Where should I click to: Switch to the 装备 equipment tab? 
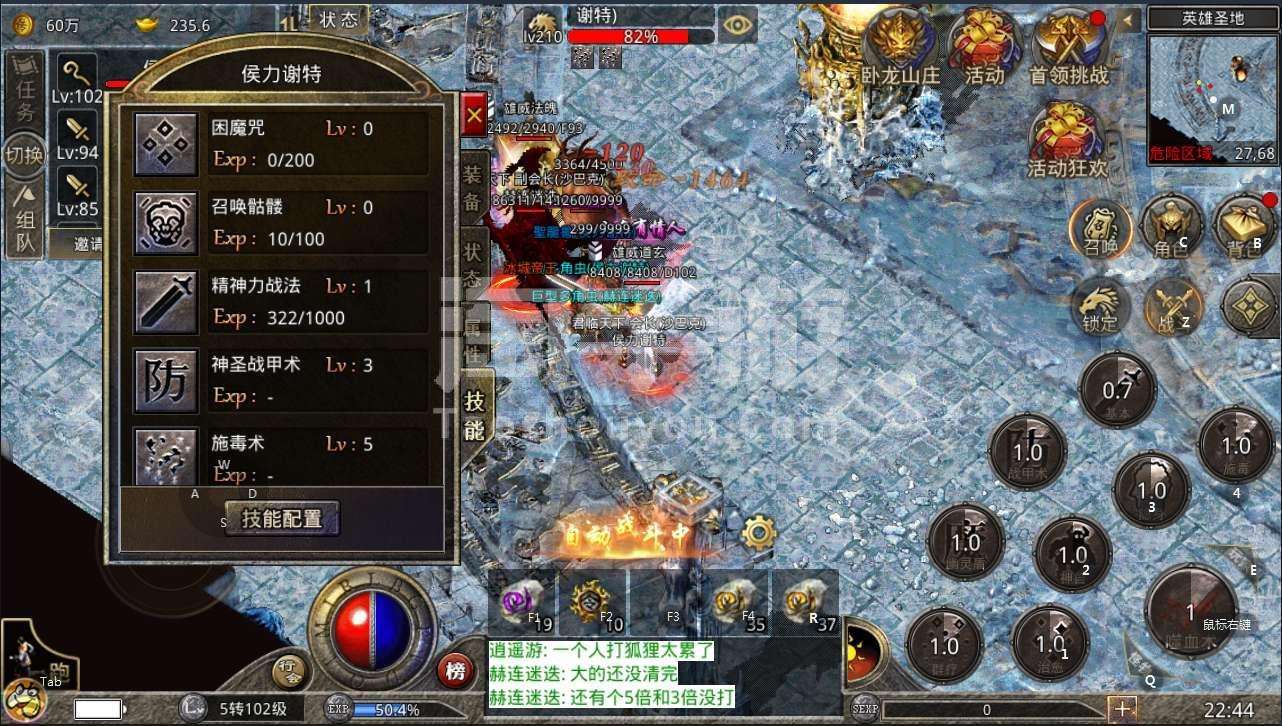click(473, 187)
